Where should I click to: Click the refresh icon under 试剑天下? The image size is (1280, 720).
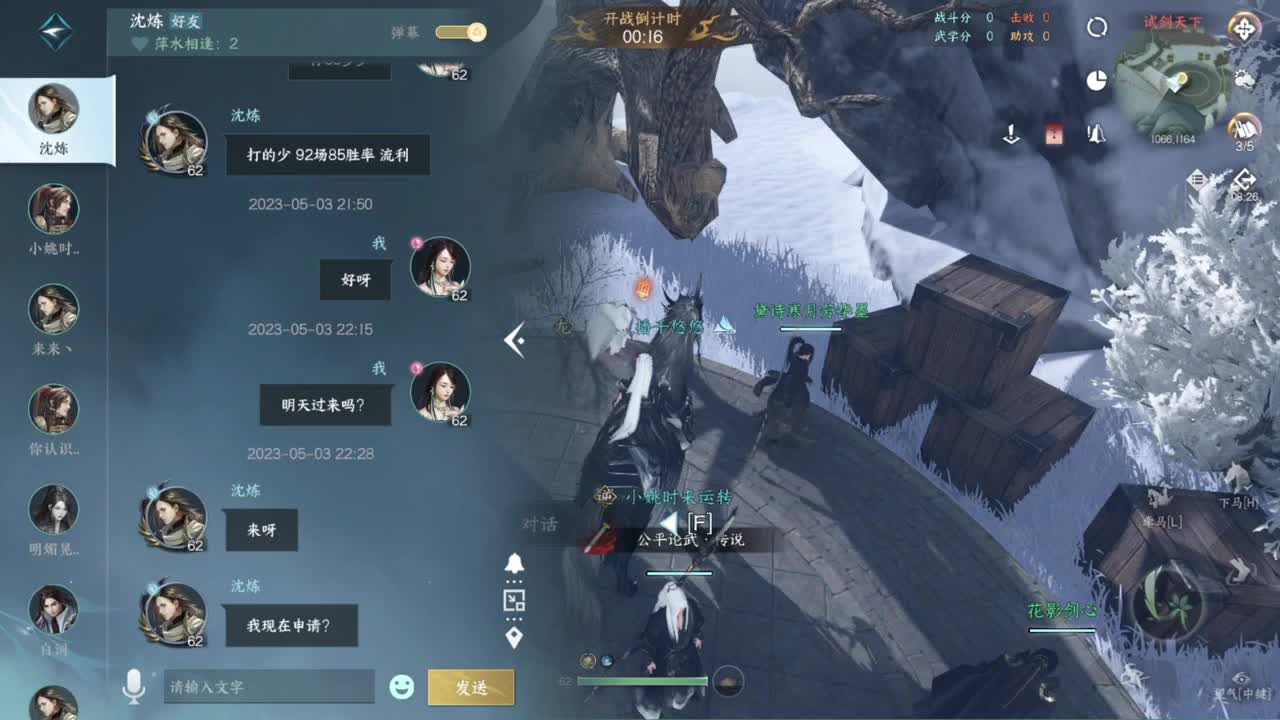click(1097, 28)
